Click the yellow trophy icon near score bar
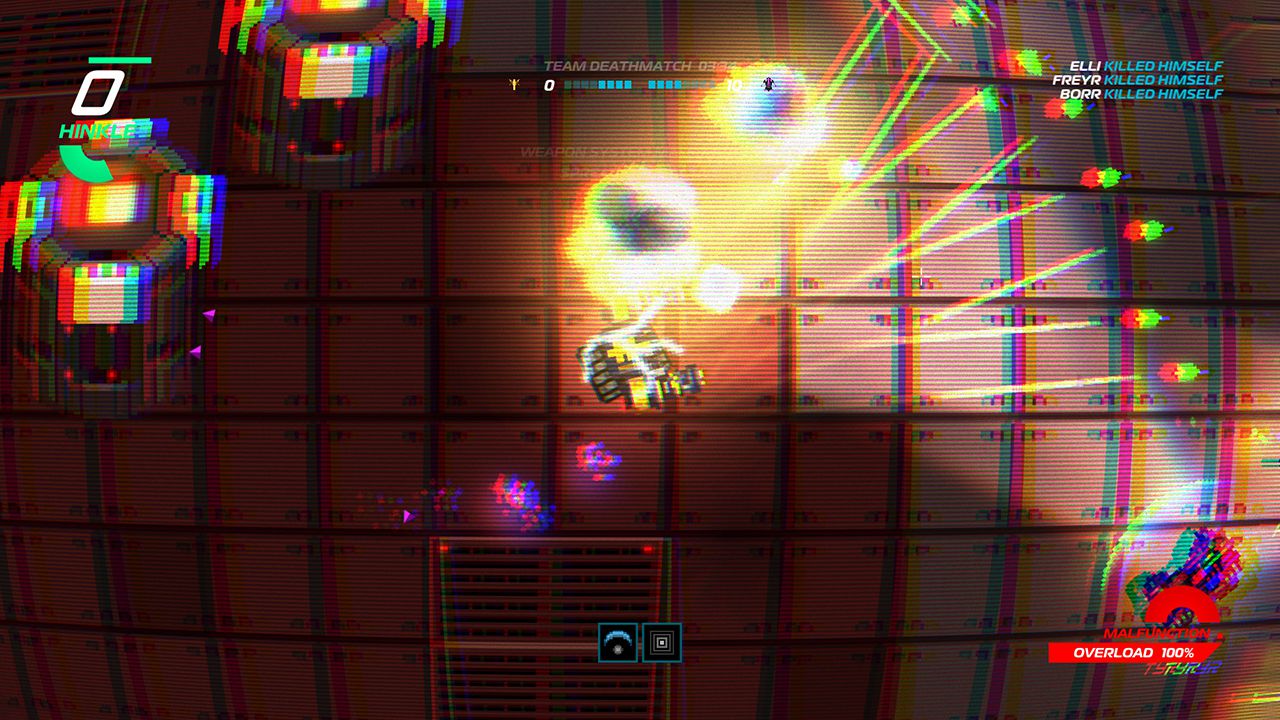Screen dimensions: 1280x720 pyautogui.click(x=513, y=86)
